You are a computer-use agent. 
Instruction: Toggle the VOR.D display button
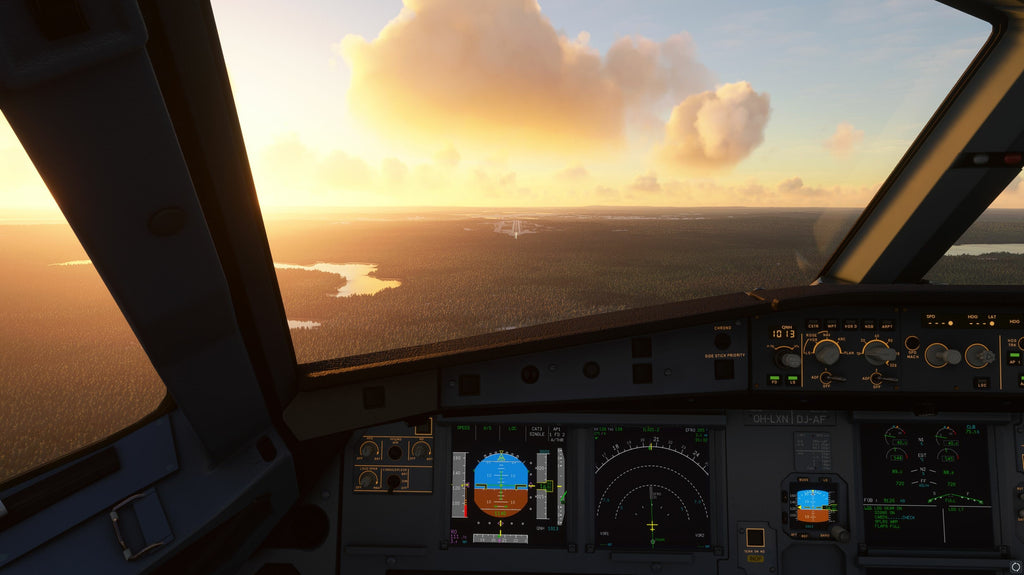coord(851,327)
